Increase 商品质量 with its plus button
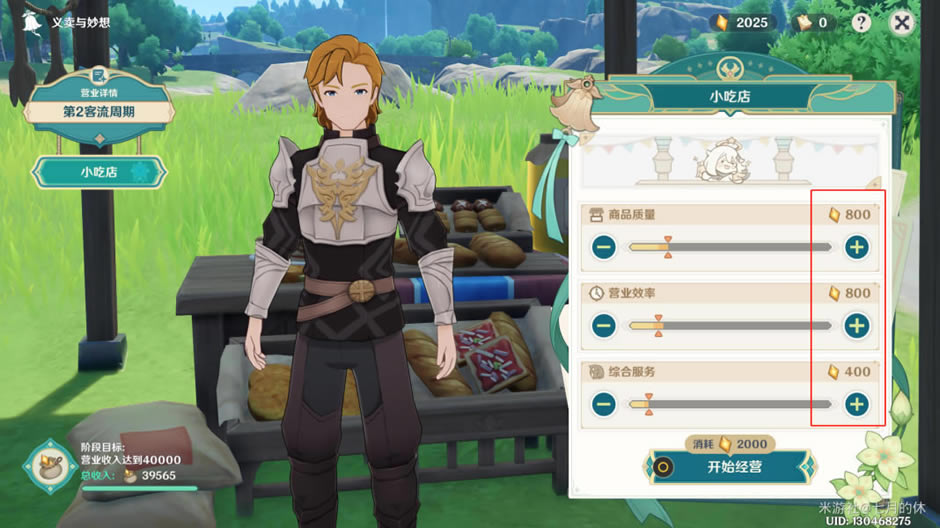 click(856, 247)
